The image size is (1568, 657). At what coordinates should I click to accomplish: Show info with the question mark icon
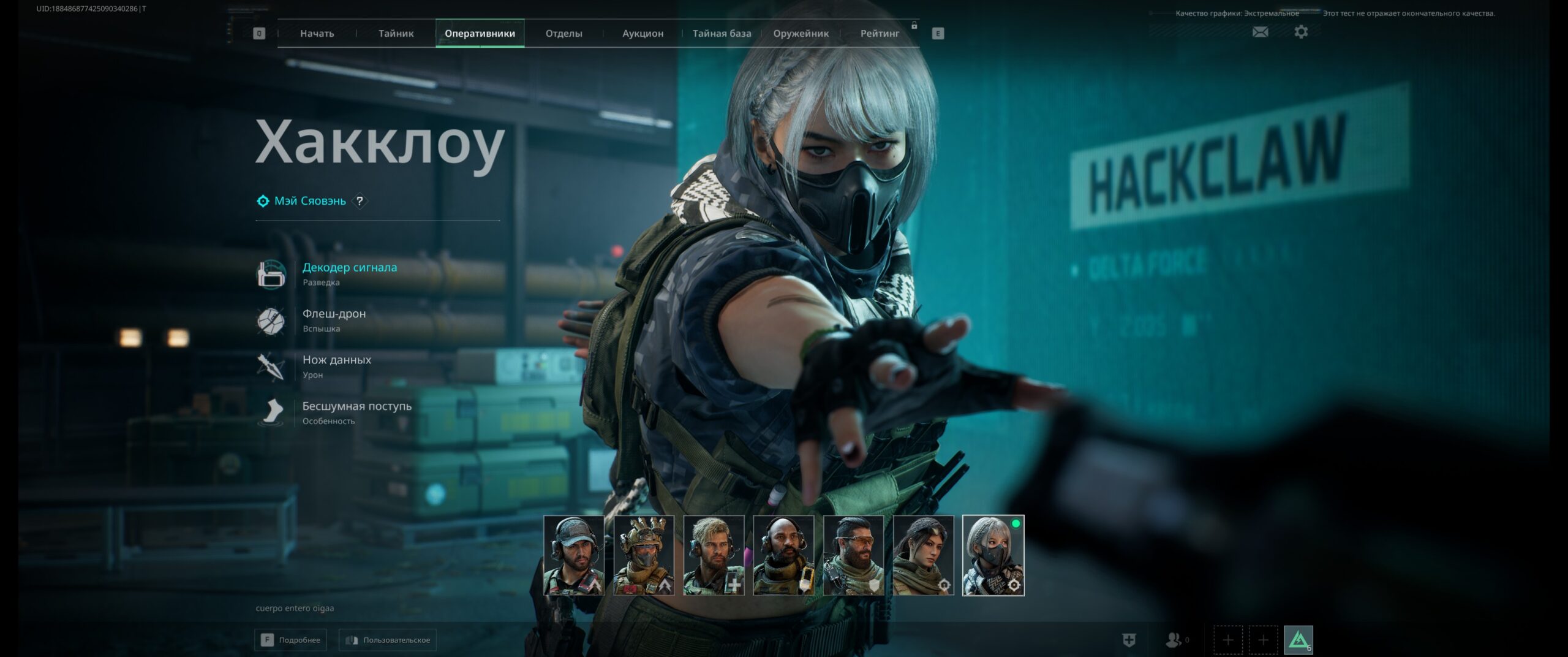pos(360,201)
